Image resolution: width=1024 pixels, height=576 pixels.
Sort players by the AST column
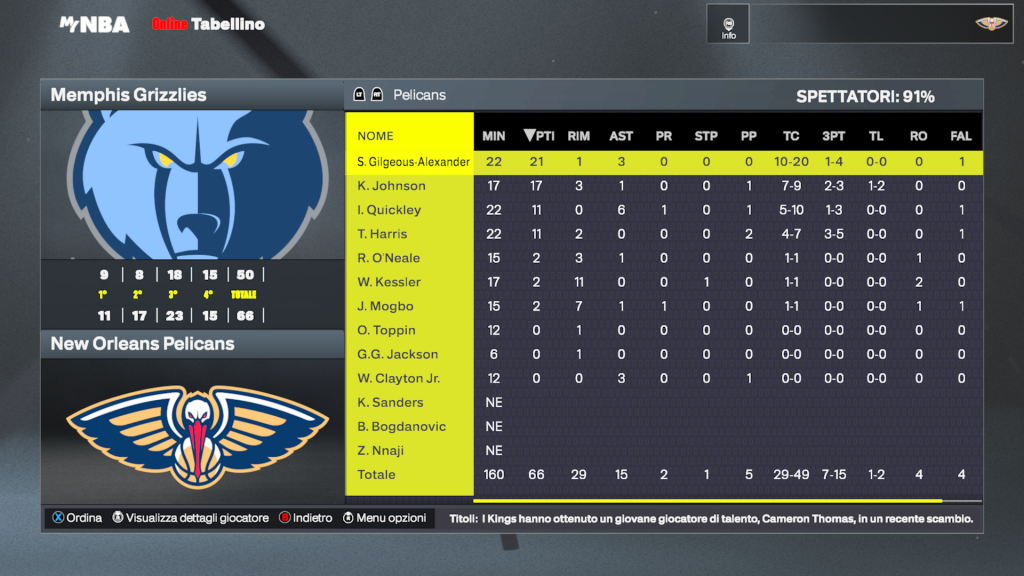pyautogui.click(x=621, y=136)
